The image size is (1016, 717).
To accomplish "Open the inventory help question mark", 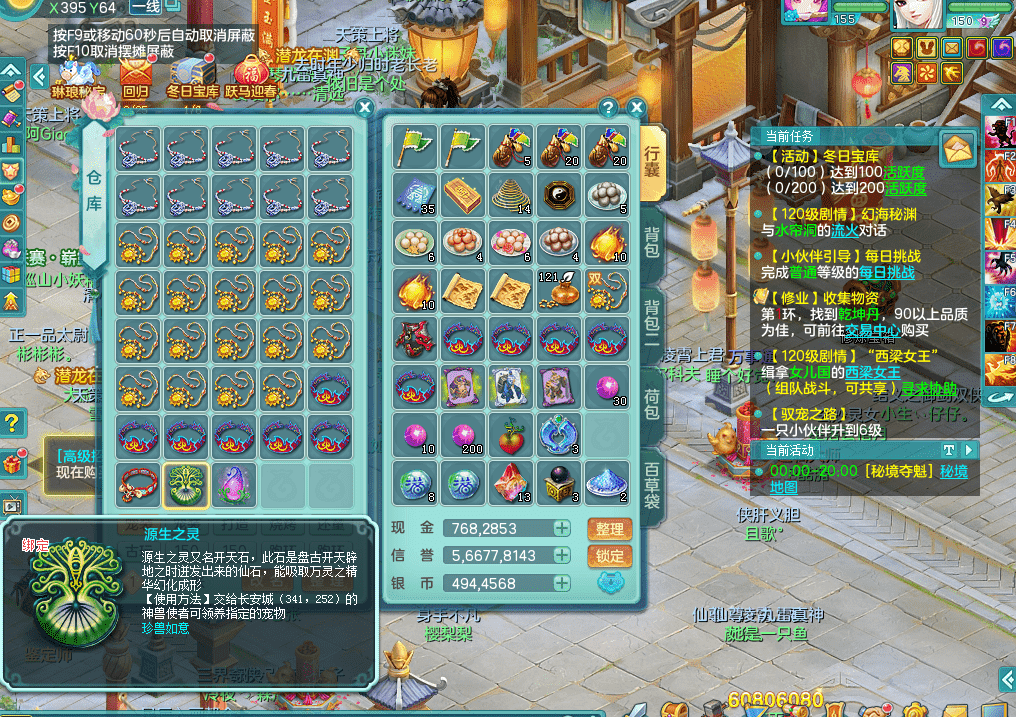I will point(608,107).
